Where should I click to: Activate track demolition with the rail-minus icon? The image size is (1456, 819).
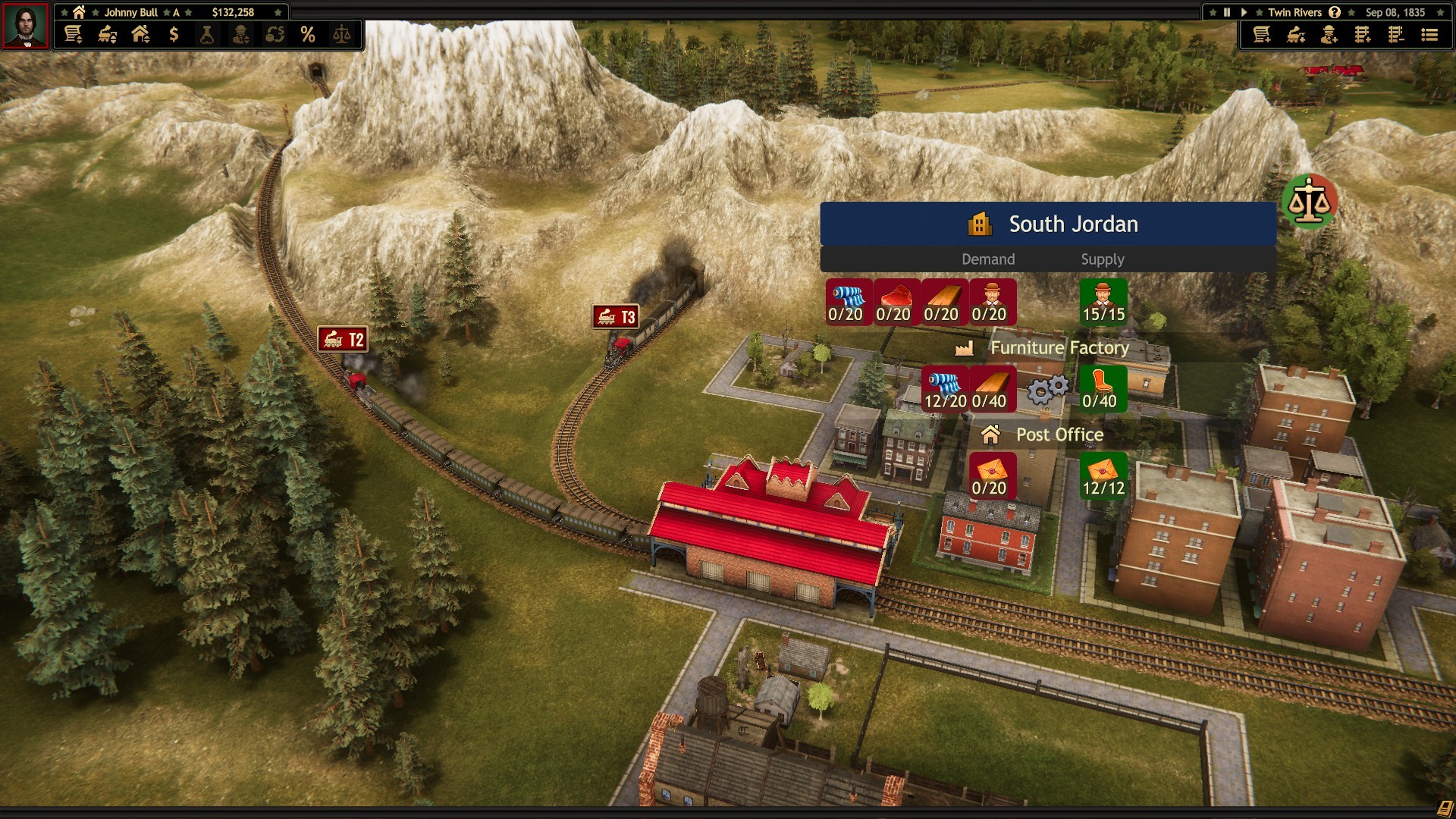tap(1396, 35)
